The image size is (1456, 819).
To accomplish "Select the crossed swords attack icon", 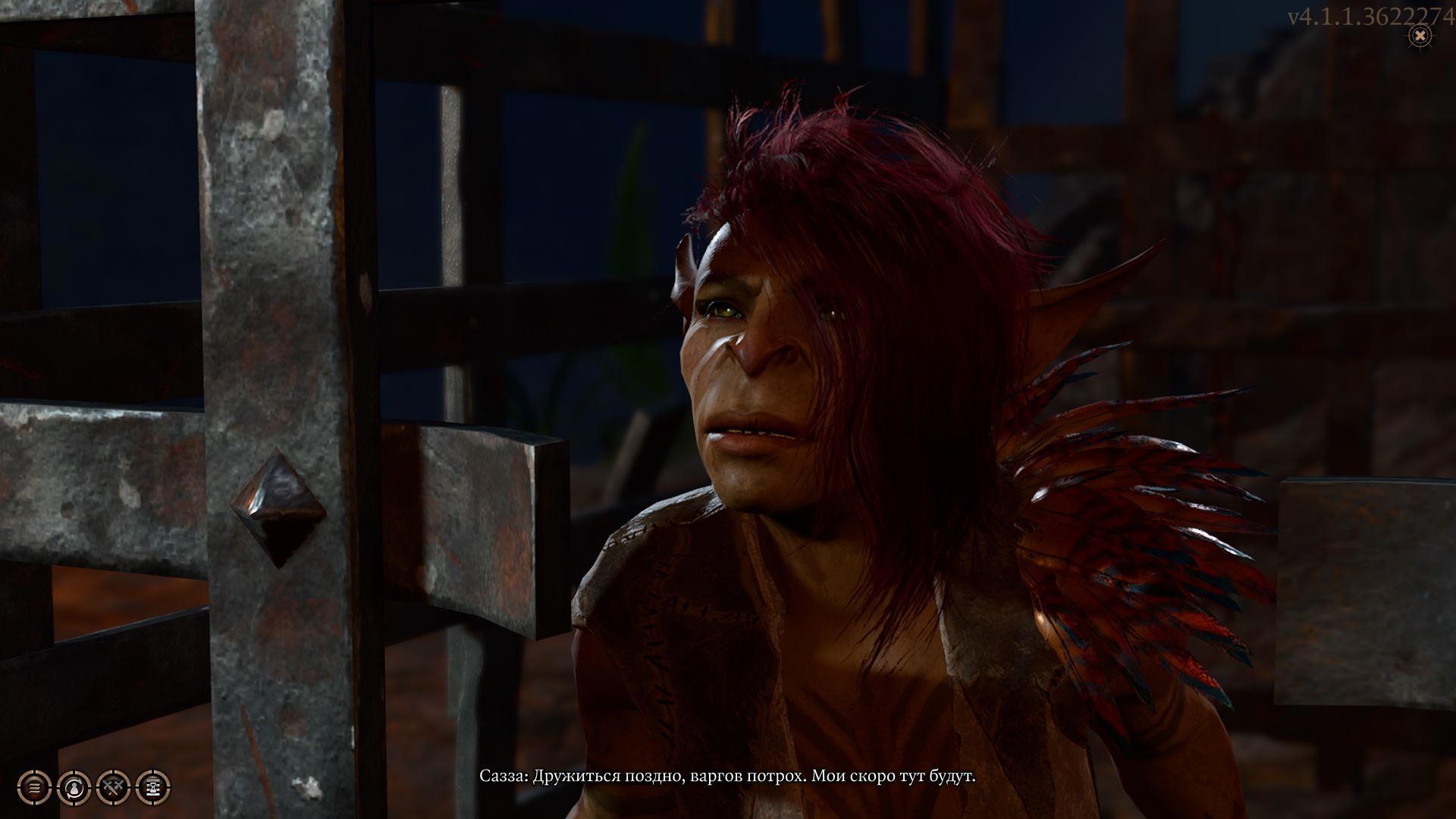I will 114,787.
